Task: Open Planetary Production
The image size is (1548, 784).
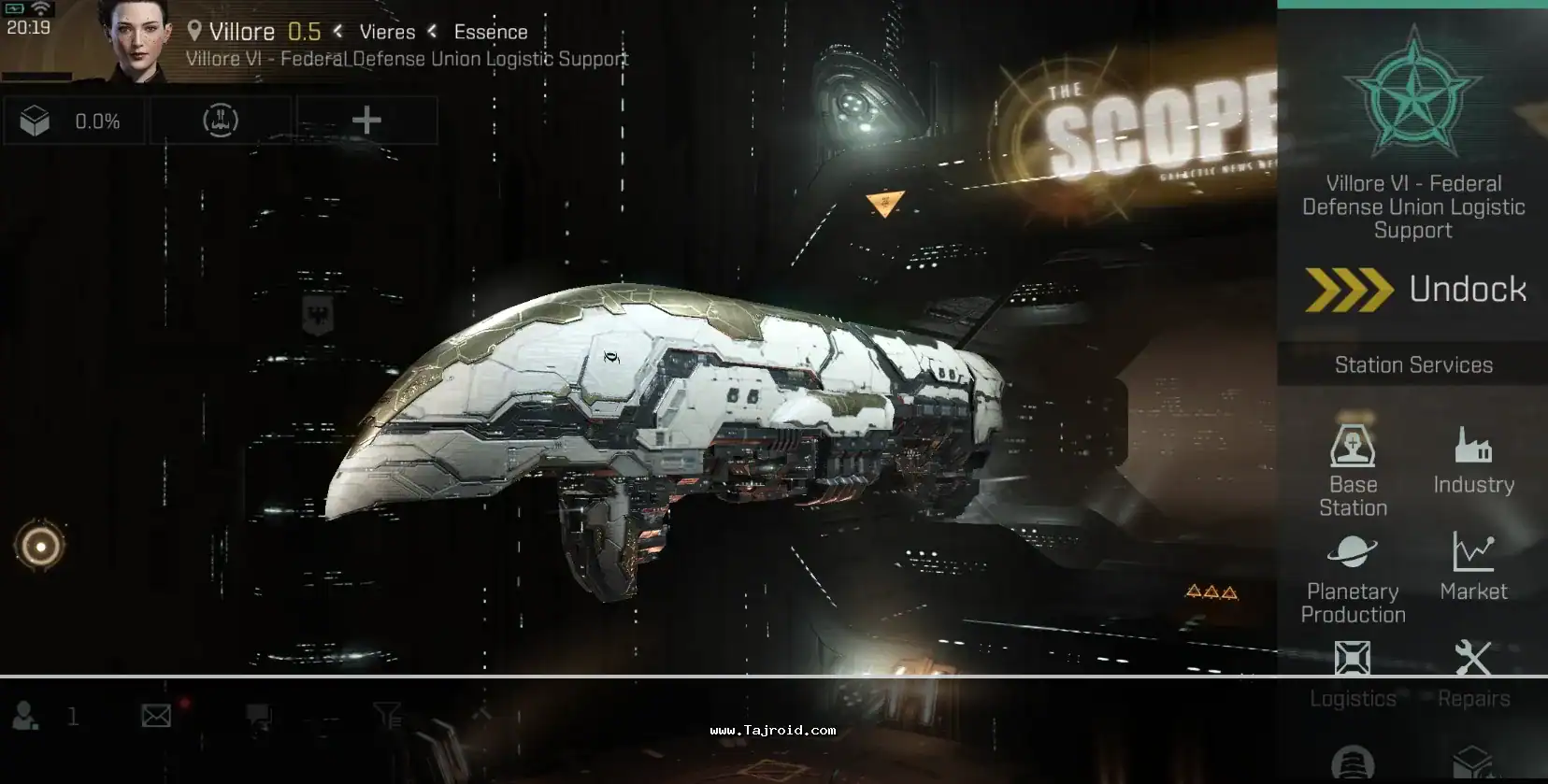Action: click(1353, 577)
